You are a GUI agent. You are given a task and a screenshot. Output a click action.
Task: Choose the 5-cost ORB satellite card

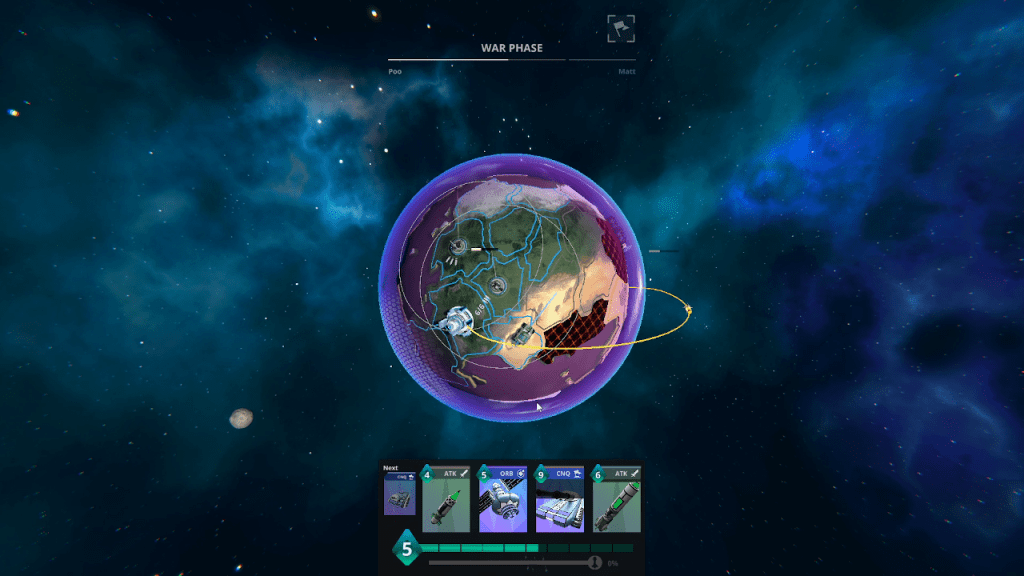click(503, 499)
